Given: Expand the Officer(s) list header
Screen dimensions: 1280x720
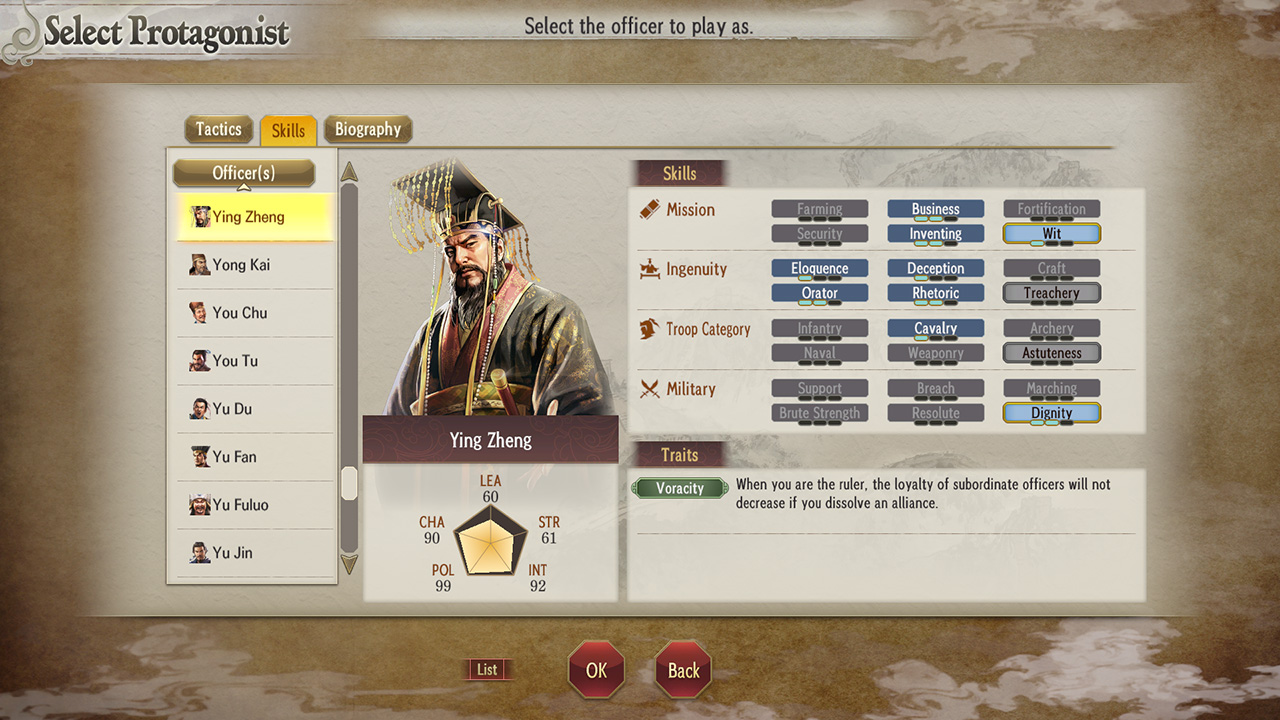Looking at the screenshot, I should (x=243, y=172).
